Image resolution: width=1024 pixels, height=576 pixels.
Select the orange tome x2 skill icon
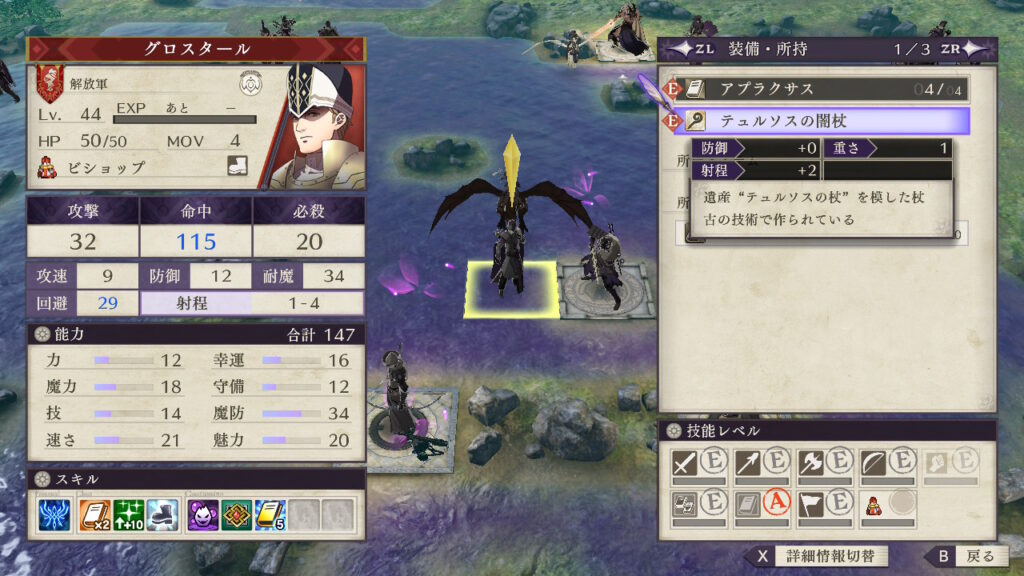(97, 516)
